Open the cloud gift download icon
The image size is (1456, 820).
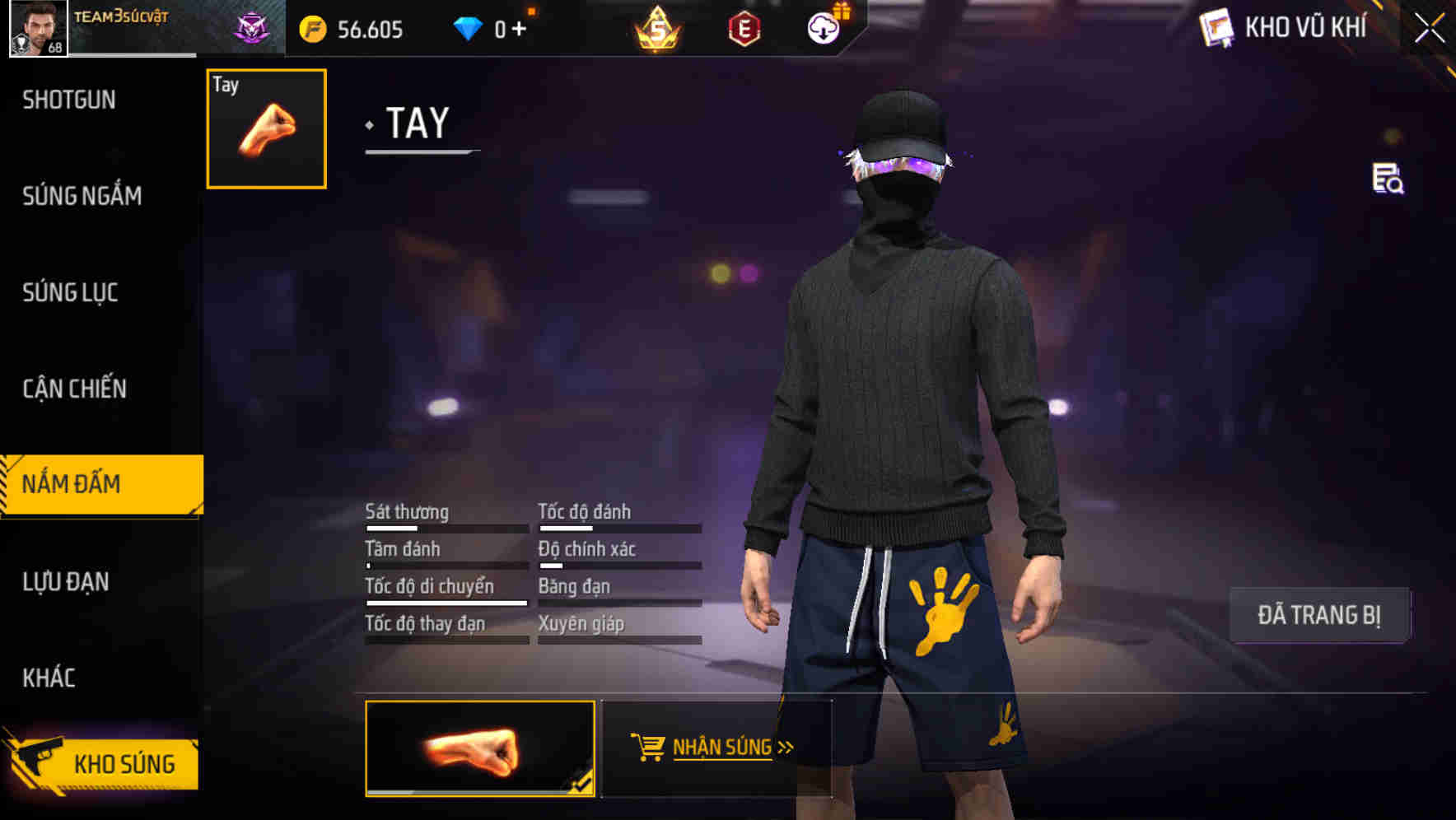[824, 28]
